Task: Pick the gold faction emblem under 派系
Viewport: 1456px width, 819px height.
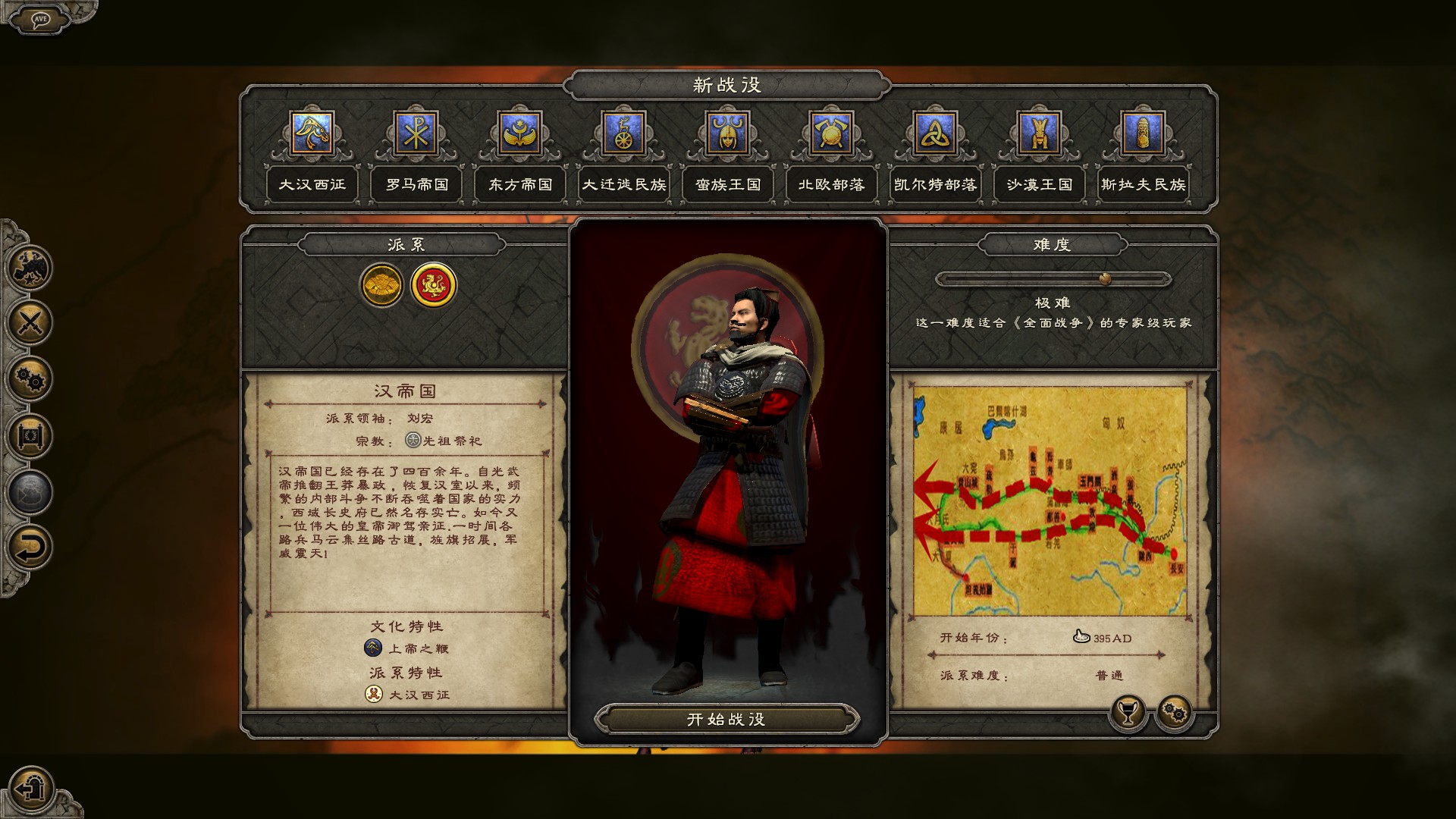Action: pos(381,285)
